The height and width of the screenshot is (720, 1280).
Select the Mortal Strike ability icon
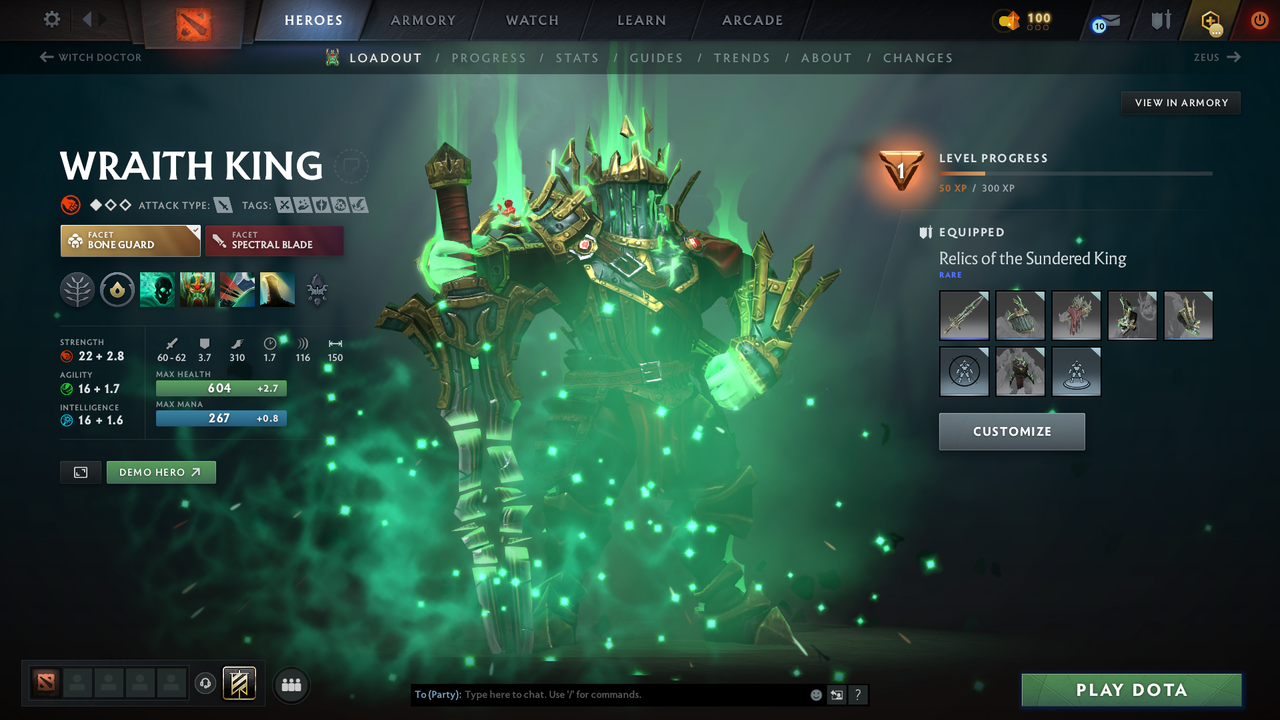click(237, 290)
